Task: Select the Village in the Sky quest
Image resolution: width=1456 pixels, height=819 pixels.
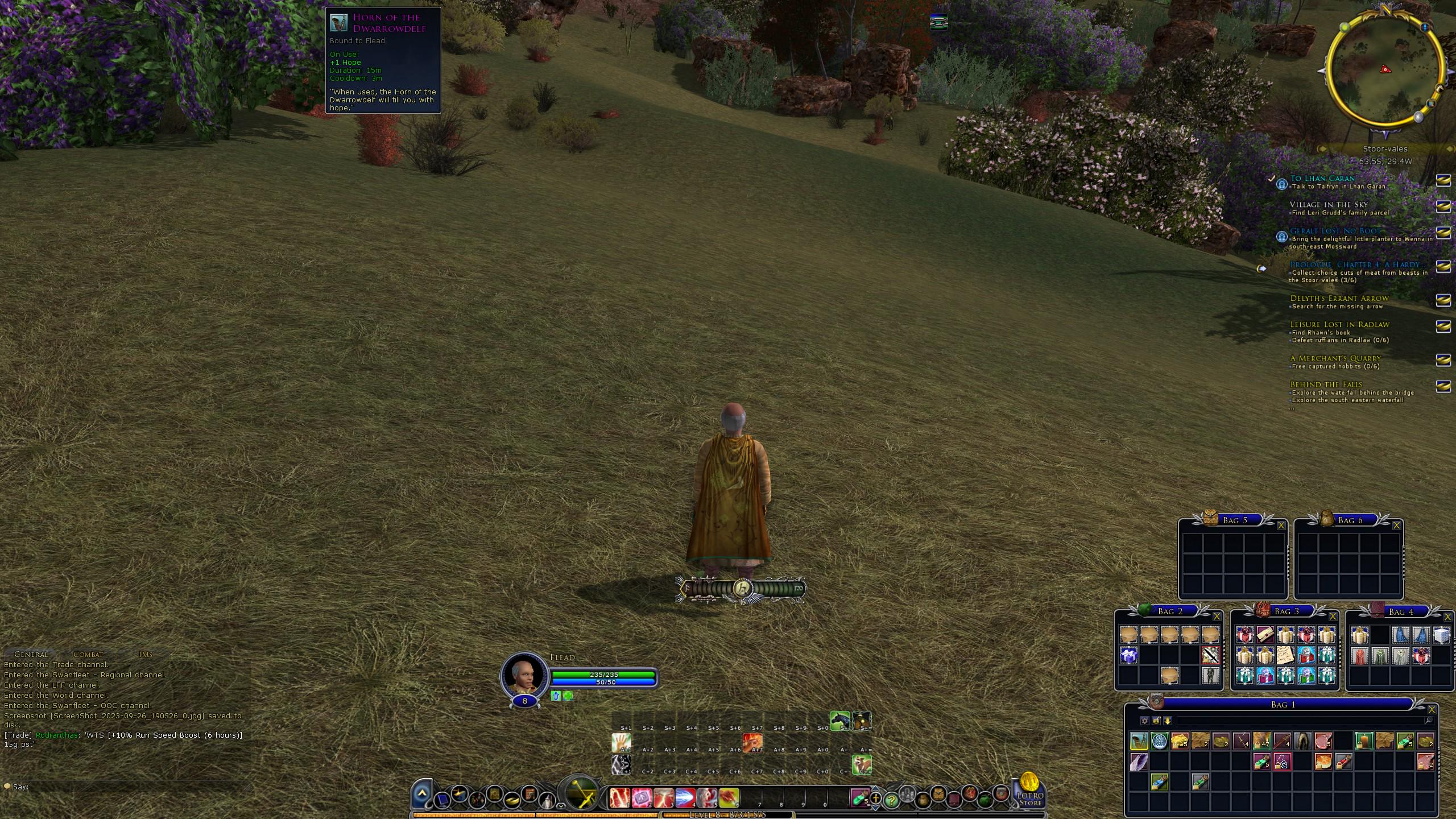Action: (1328, 205)
